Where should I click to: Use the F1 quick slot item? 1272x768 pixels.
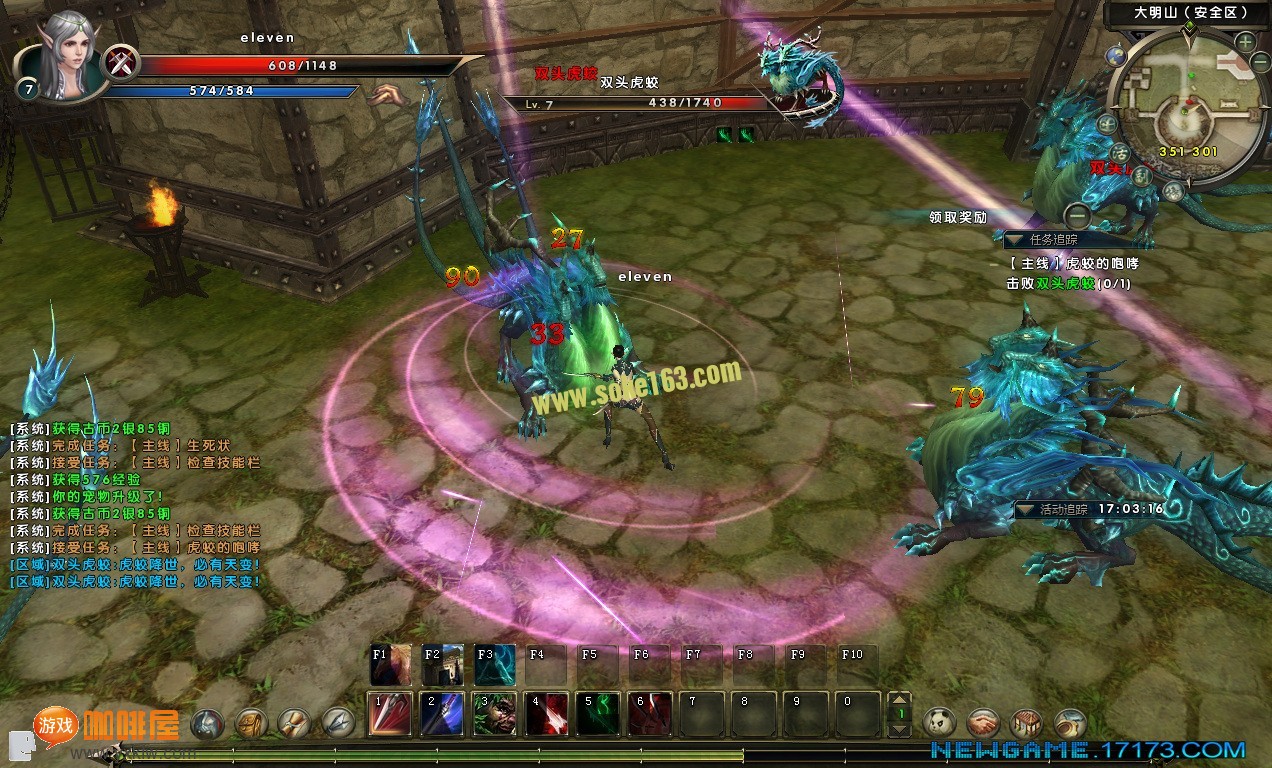[391, 665]
